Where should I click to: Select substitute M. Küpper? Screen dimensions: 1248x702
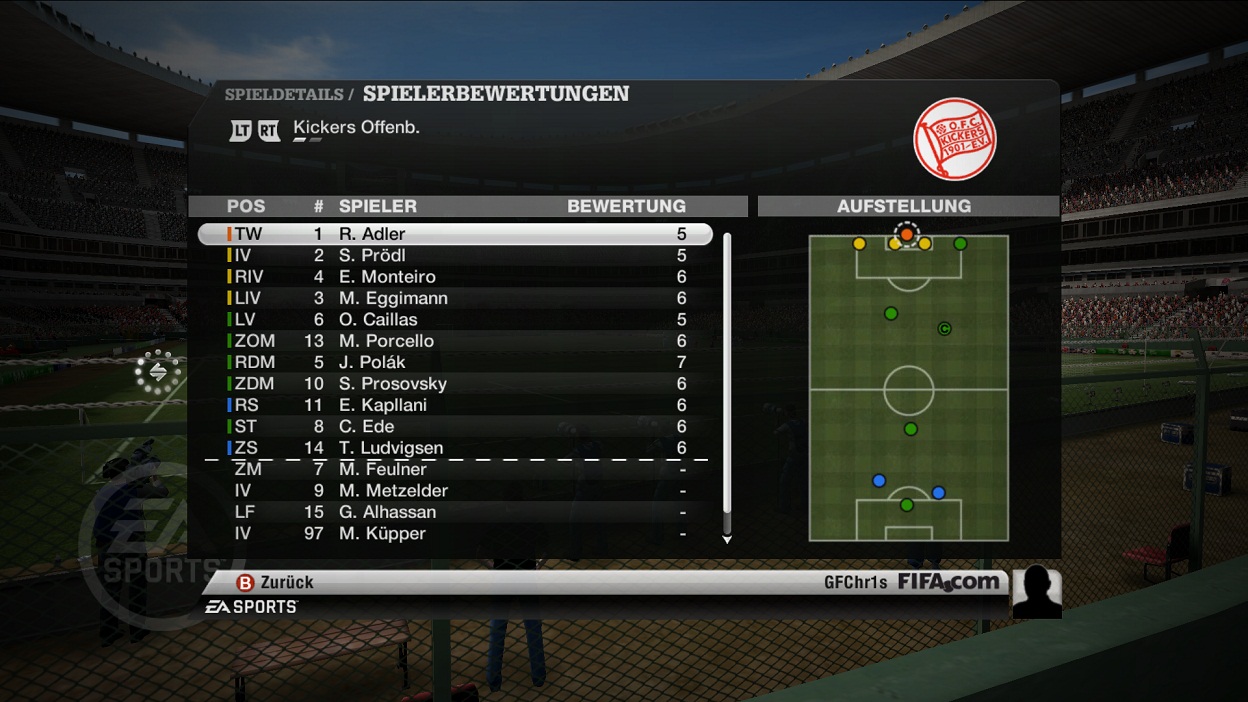[455, 534]
